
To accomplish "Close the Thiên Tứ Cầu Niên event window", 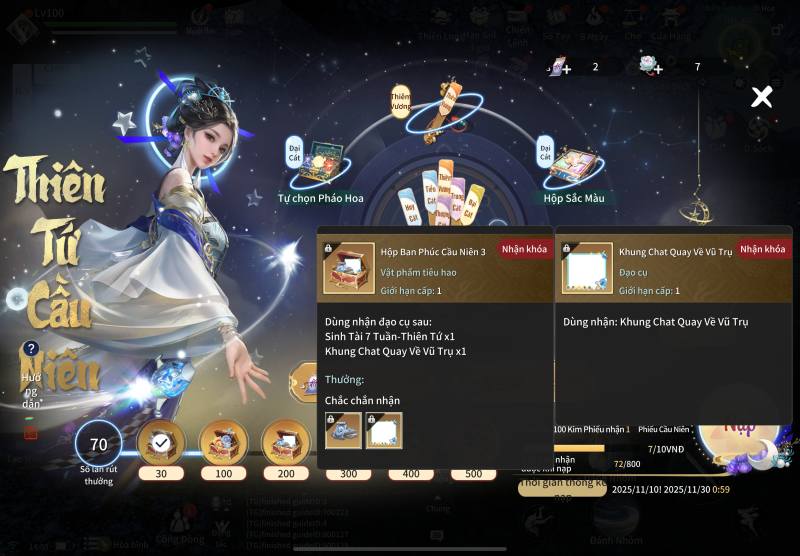I will coord(762,97).
